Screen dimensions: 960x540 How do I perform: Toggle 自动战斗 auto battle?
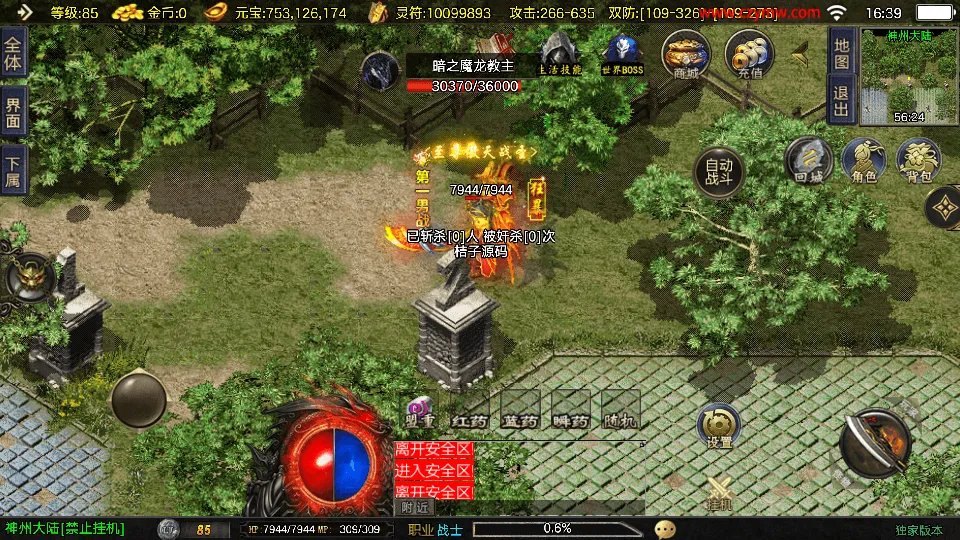pyautogui.click(x=719, y=174)
